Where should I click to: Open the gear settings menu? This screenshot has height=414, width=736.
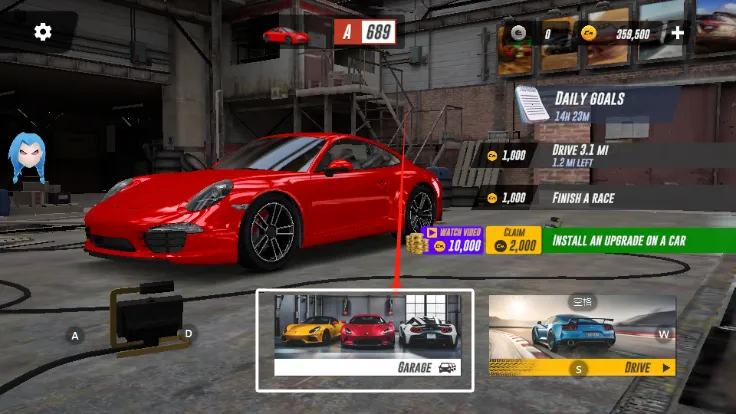point(42,32)
